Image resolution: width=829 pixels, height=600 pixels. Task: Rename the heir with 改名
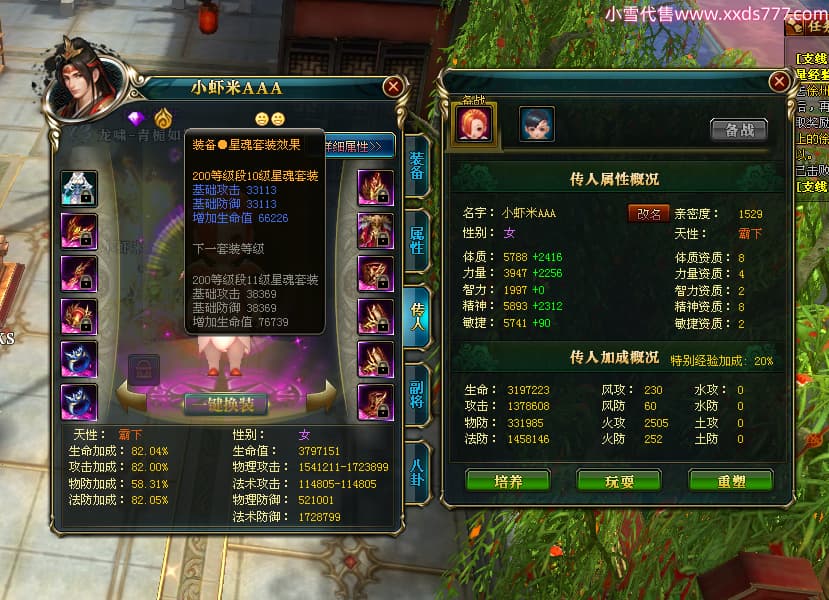(648, 213)
